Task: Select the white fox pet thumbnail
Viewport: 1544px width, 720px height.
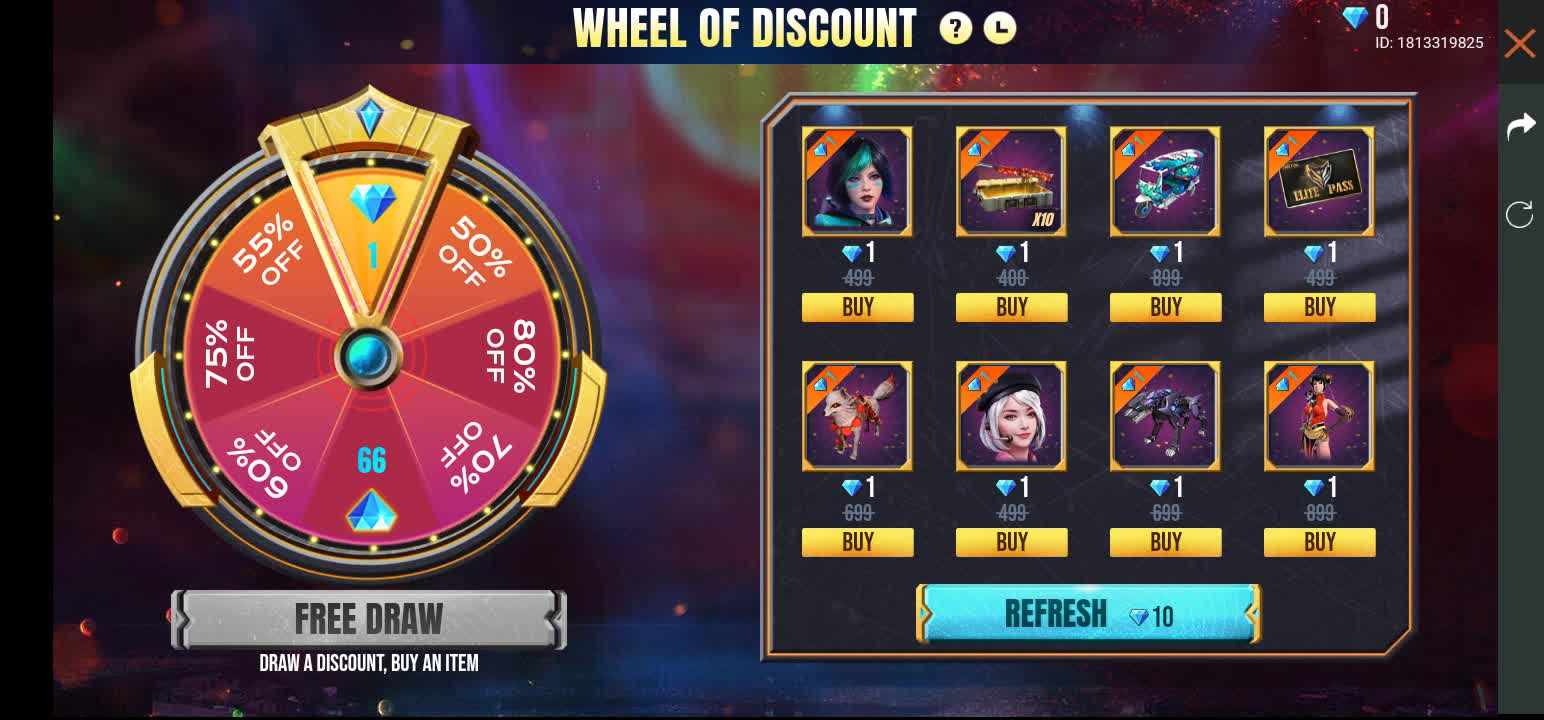Action: 857,416
